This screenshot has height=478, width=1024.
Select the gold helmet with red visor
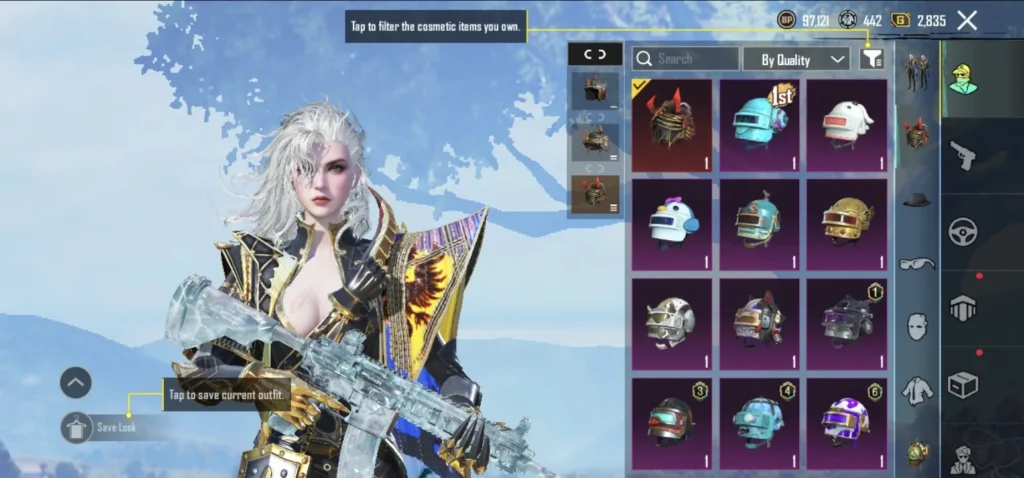[x=846, y=226]
